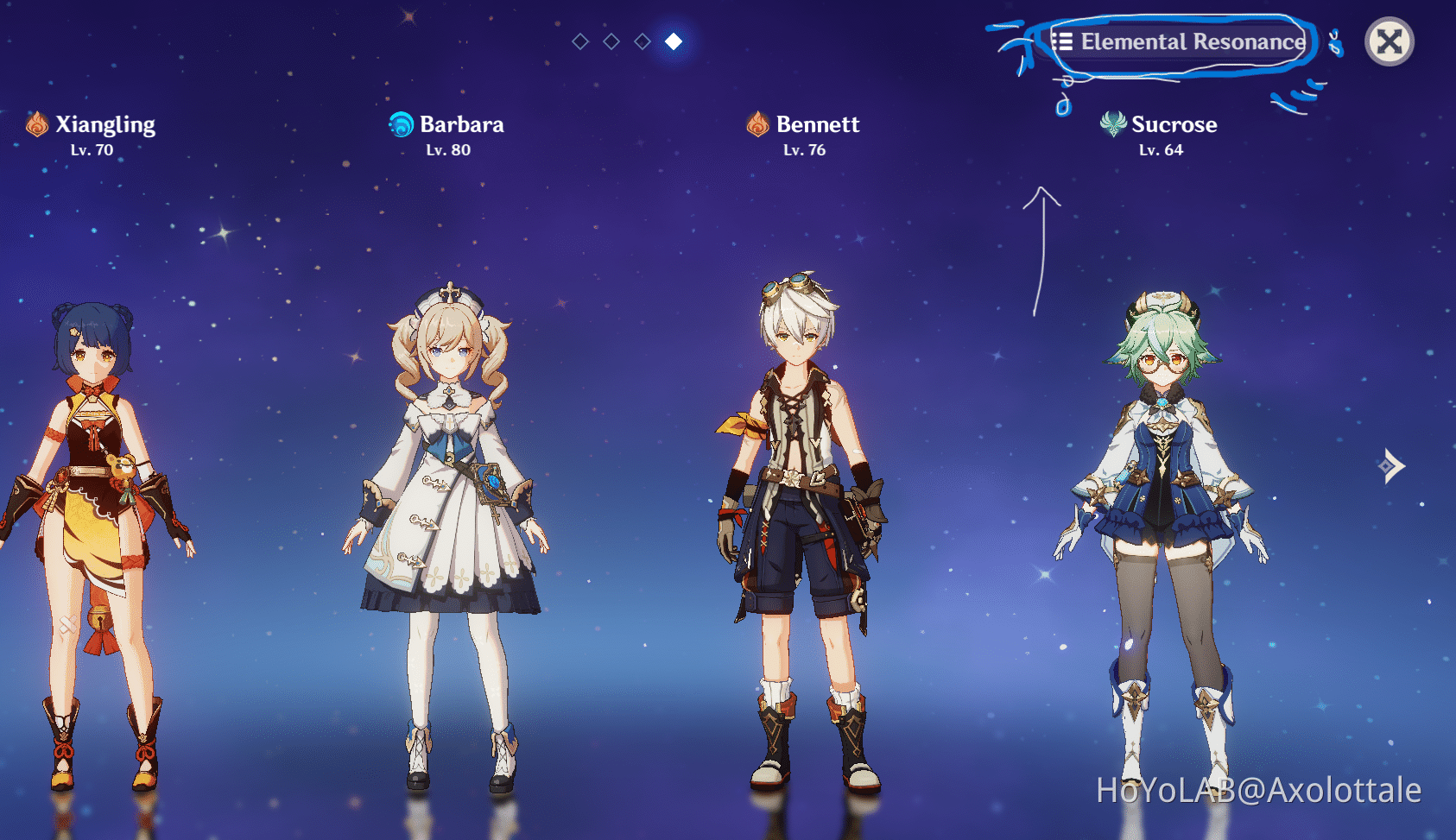
Task: Expand the Elemental Resonance details
Action: (1183, 41)
